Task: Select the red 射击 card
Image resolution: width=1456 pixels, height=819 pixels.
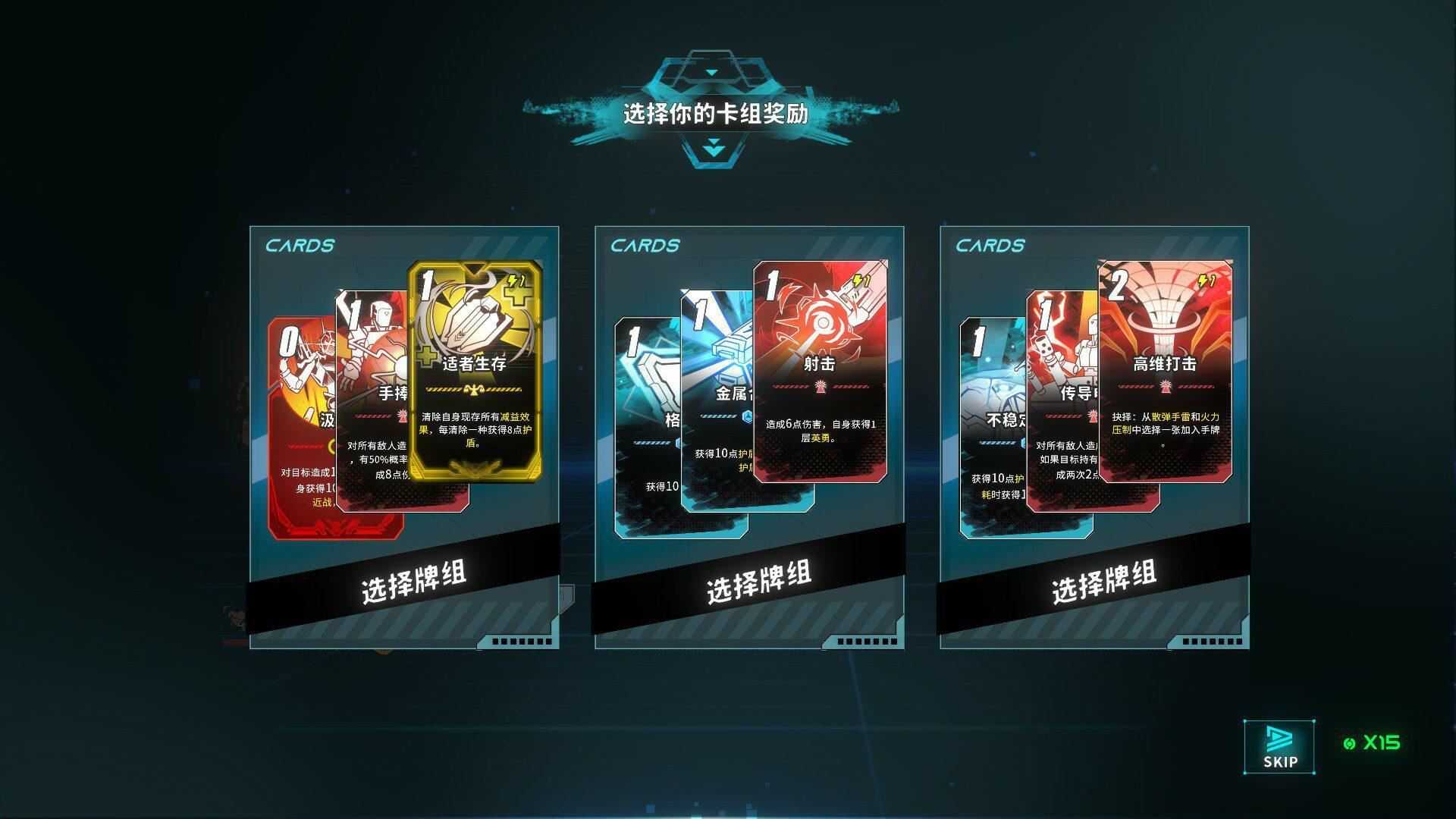Action: (820, 372)
